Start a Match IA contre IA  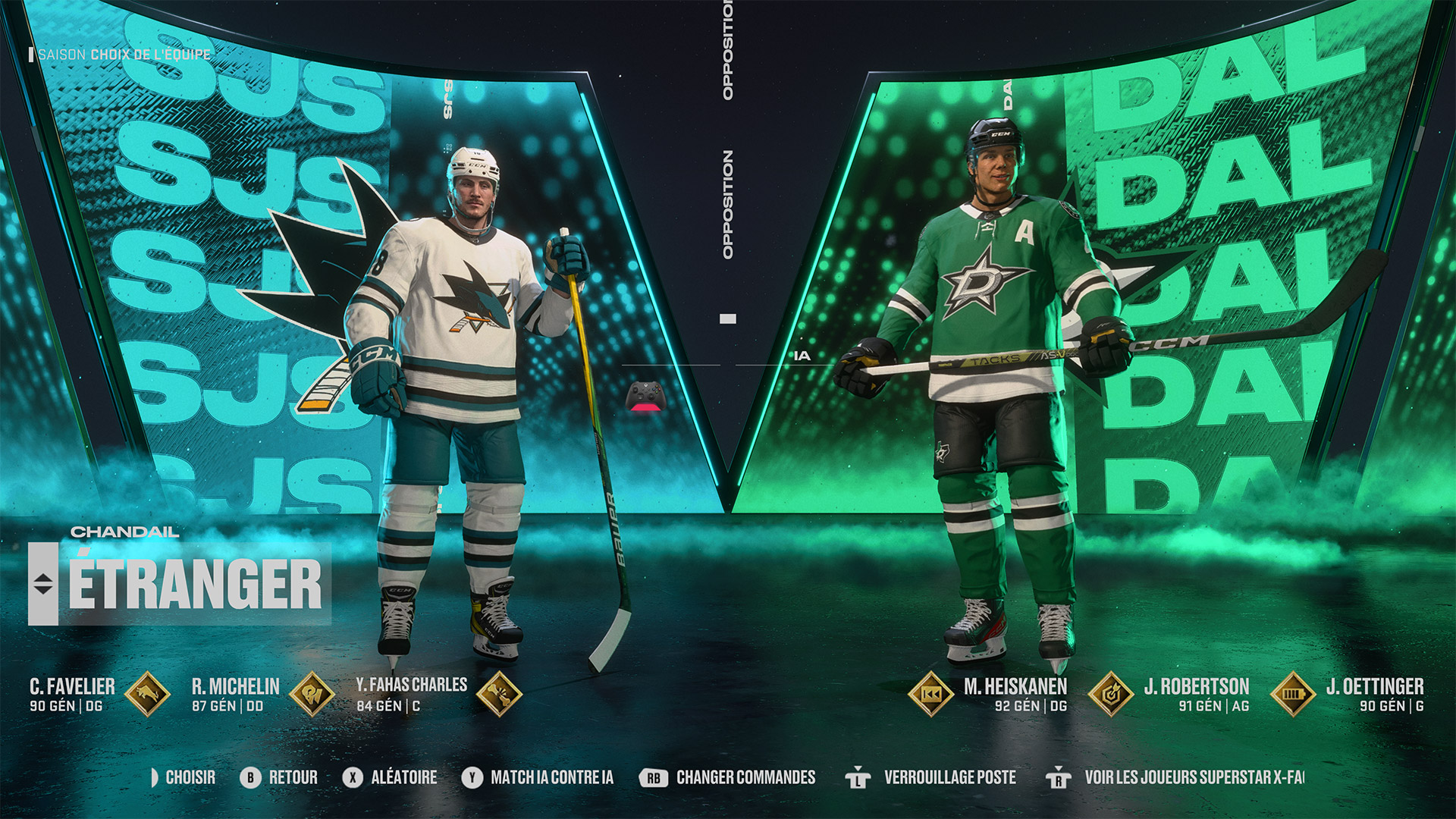coord(538,777)
